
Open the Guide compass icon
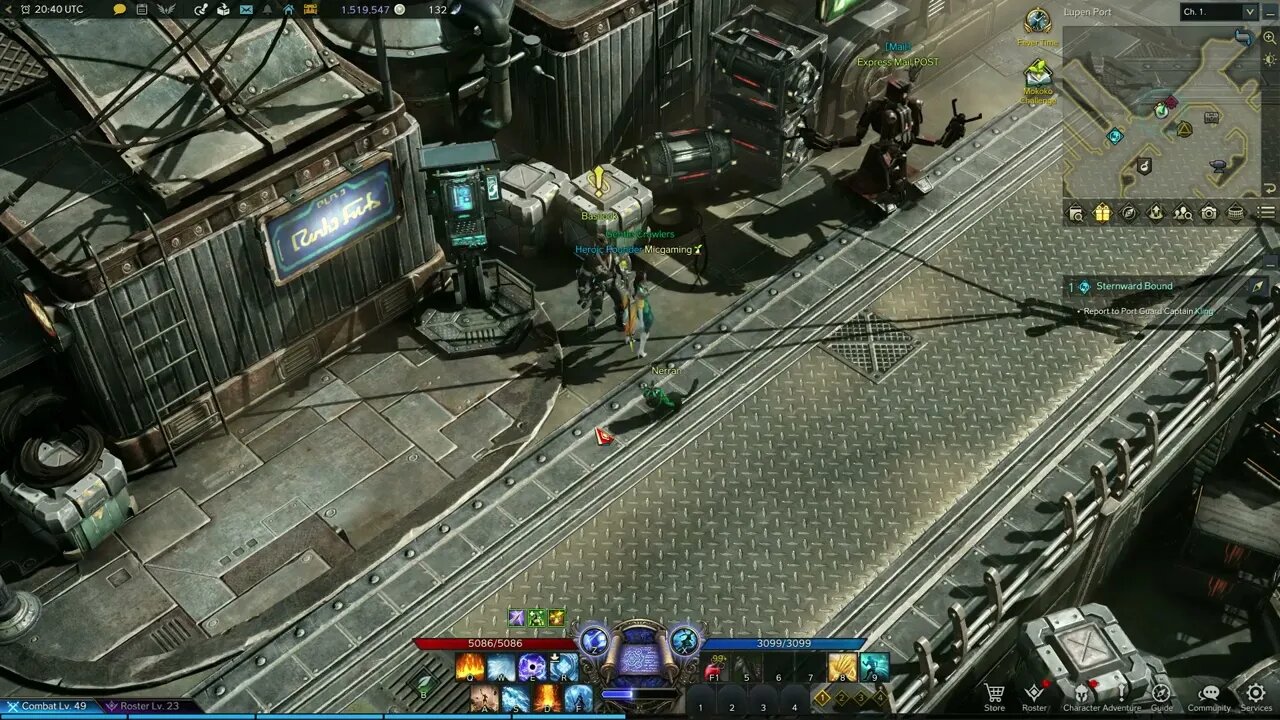[1161, 690]
